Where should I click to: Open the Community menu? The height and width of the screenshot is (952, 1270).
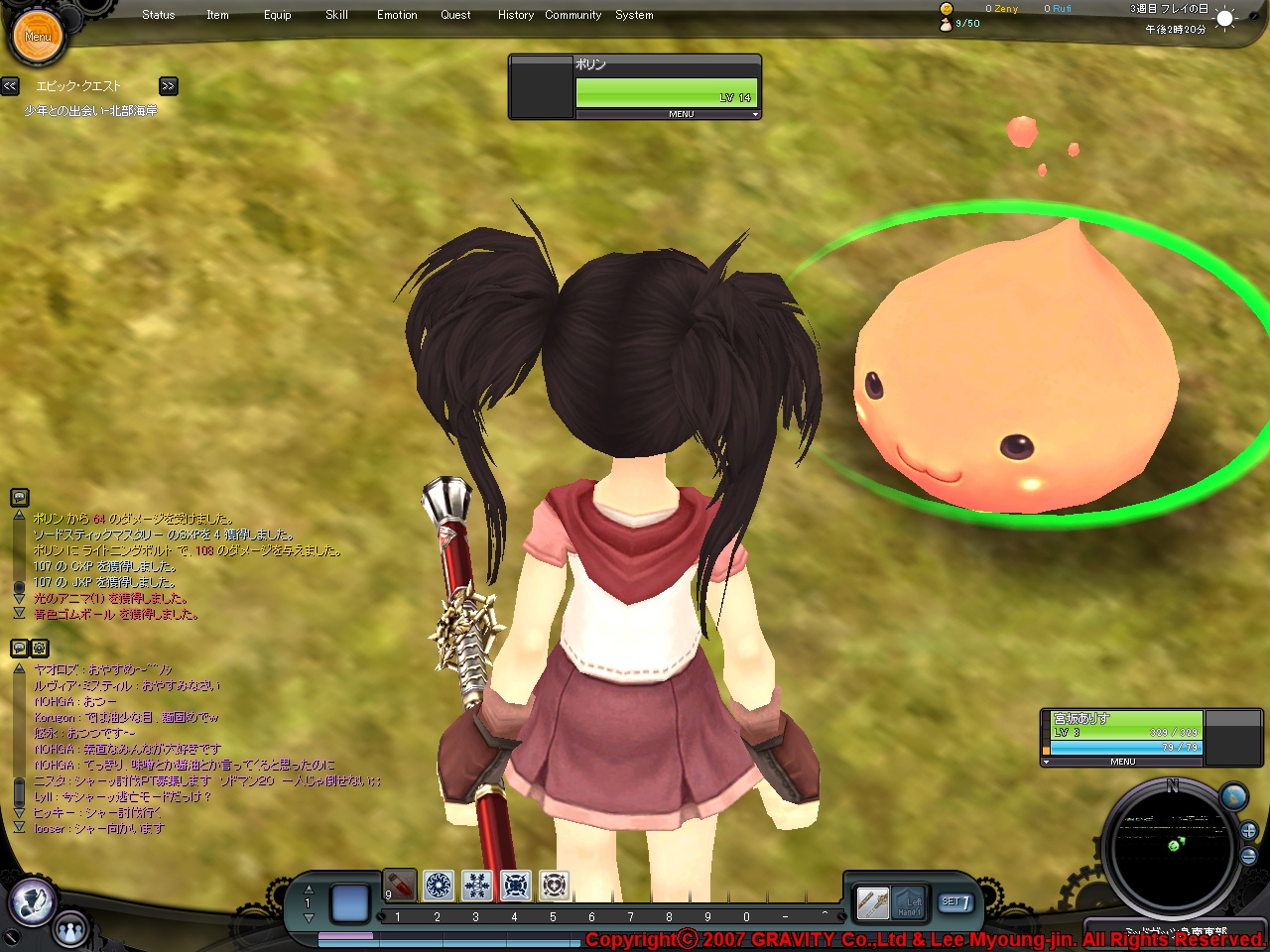[x=572, y=15]
